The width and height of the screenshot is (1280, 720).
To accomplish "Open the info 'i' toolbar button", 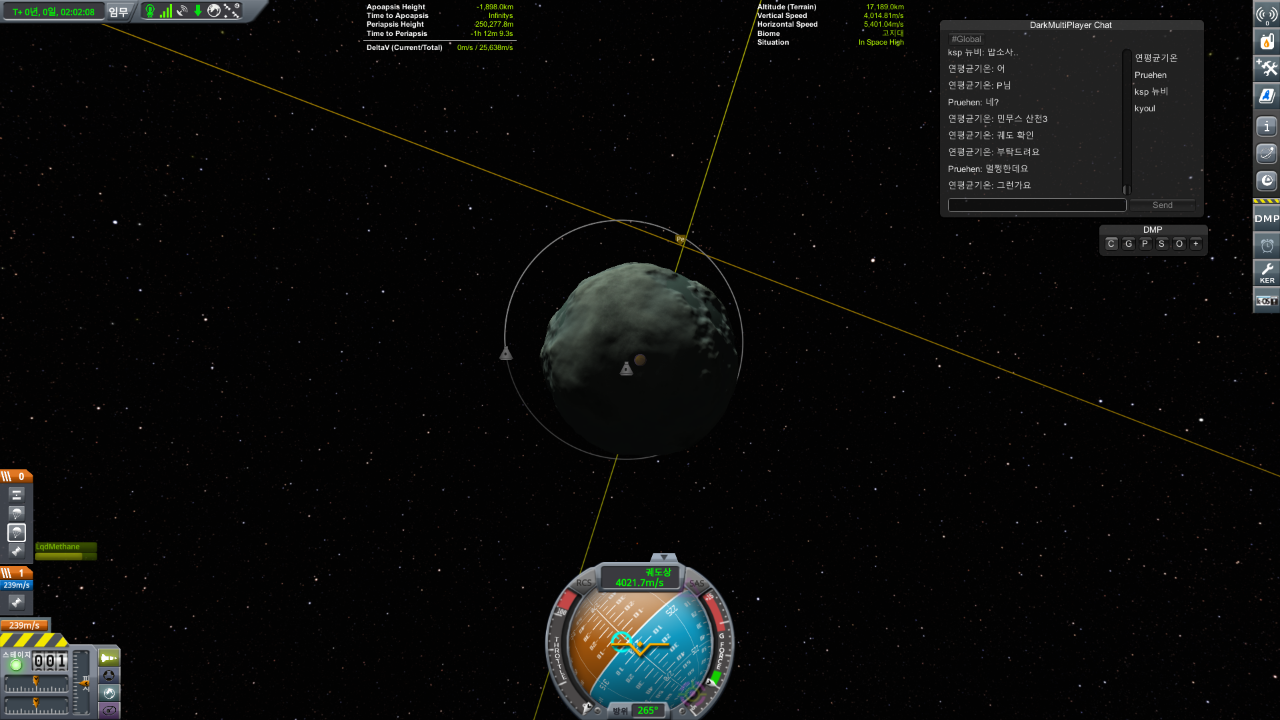I will [1267, 127].
